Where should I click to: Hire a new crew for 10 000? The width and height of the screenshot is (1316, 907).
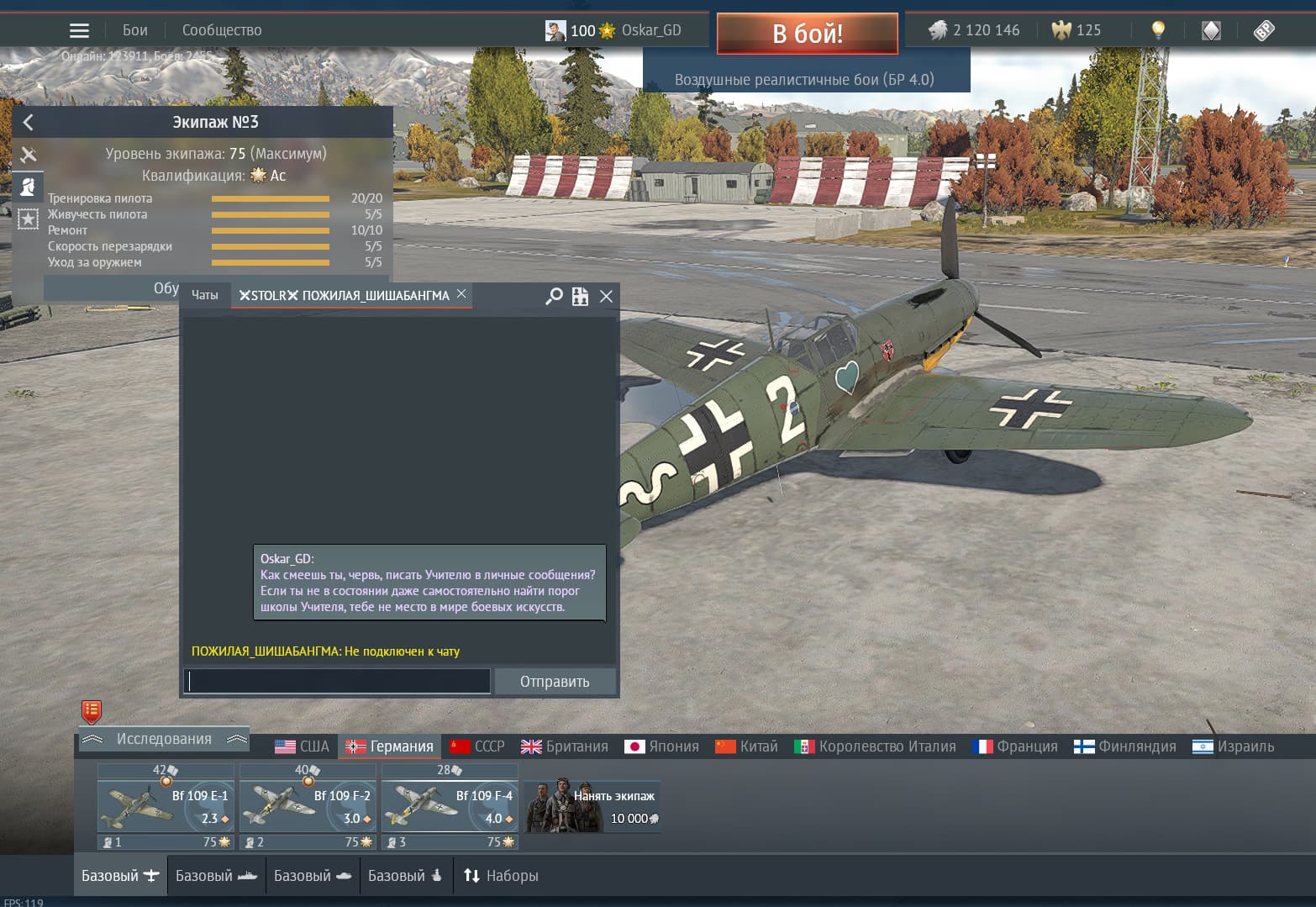[x=592, y=807]
